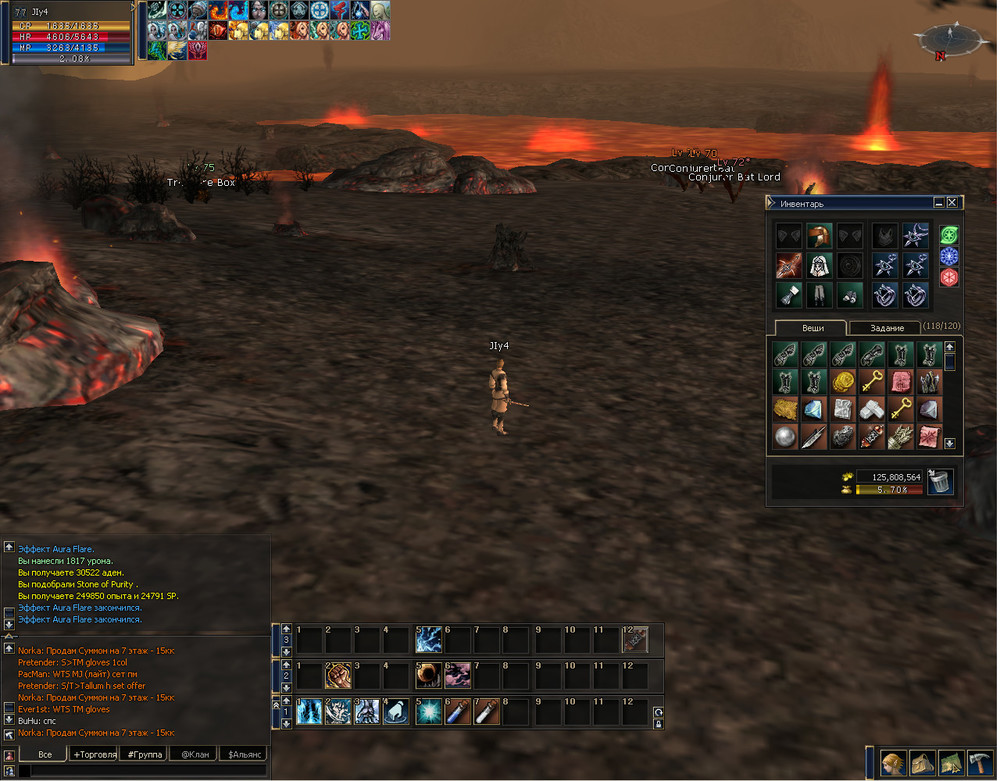1000x781 pixels.
Task: Toggle the hotbar lock button
Action: (x=658, y=722)
